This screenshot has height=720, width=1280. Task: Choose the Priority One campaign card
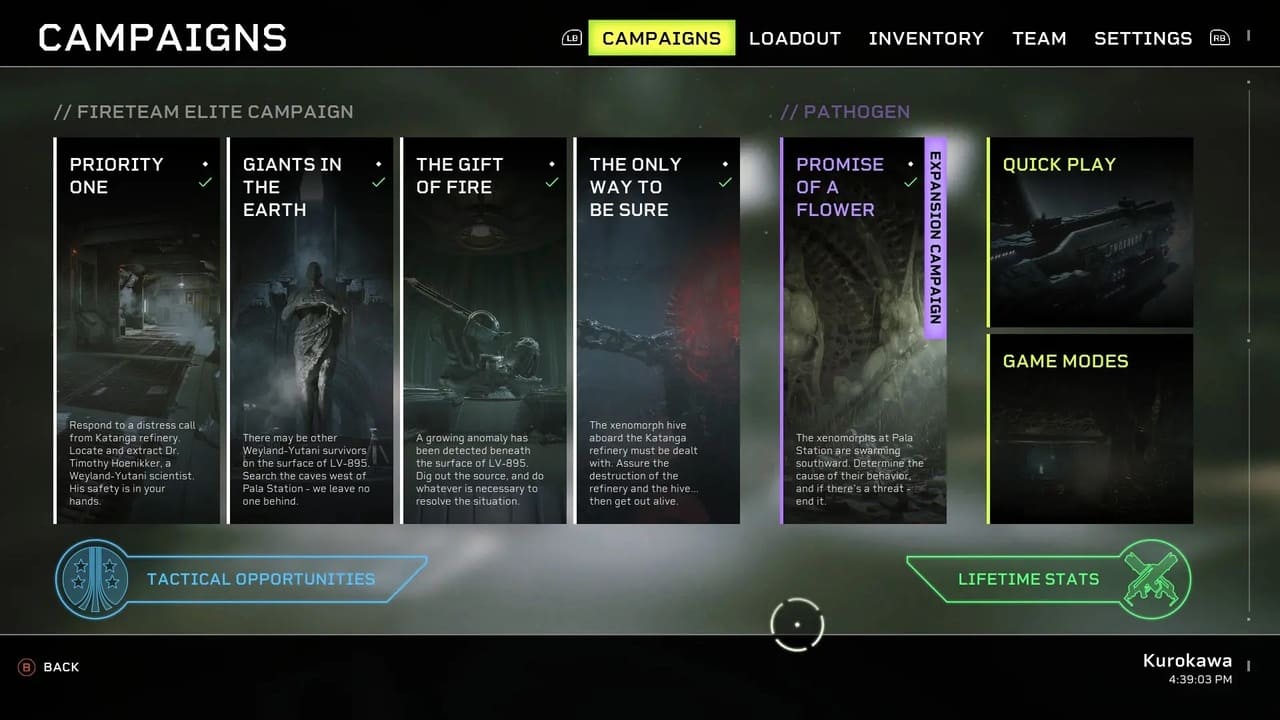(137, 330)
